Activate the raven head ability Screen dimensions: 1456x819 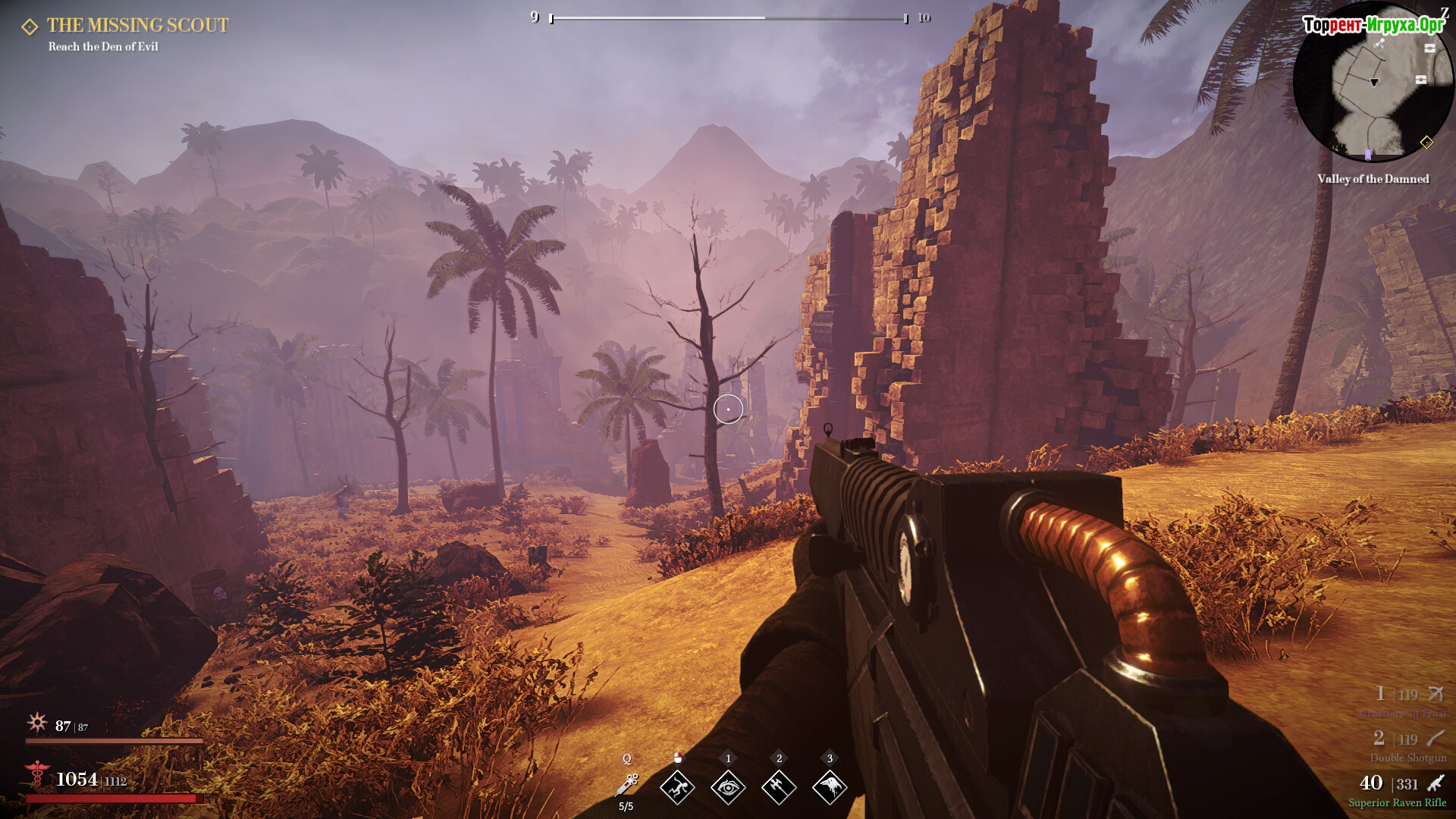[830, 787]
